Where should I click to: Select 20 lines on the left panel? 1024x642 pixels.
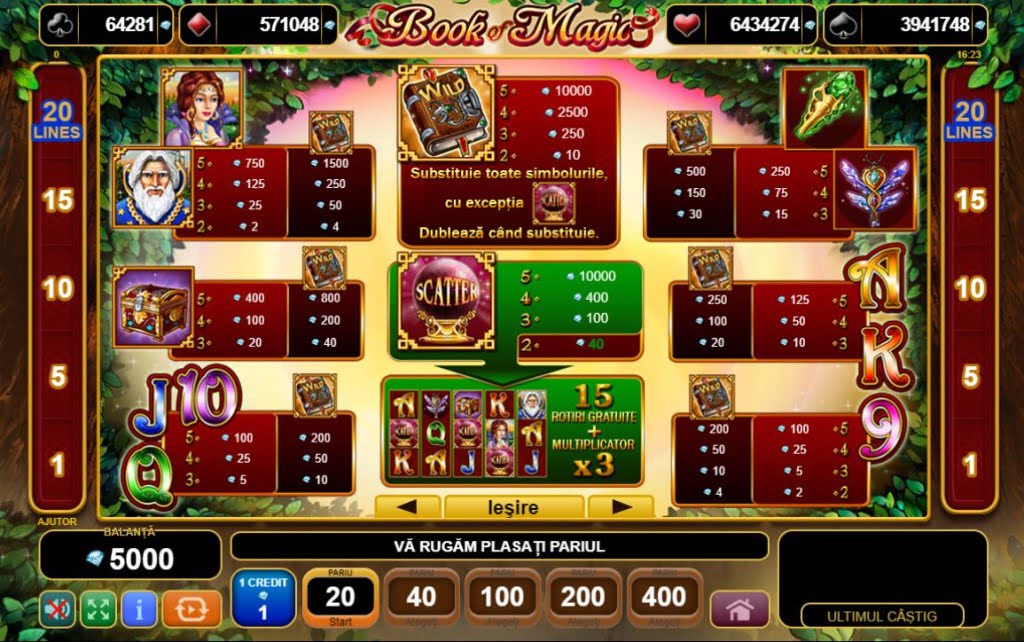[57, 120]
